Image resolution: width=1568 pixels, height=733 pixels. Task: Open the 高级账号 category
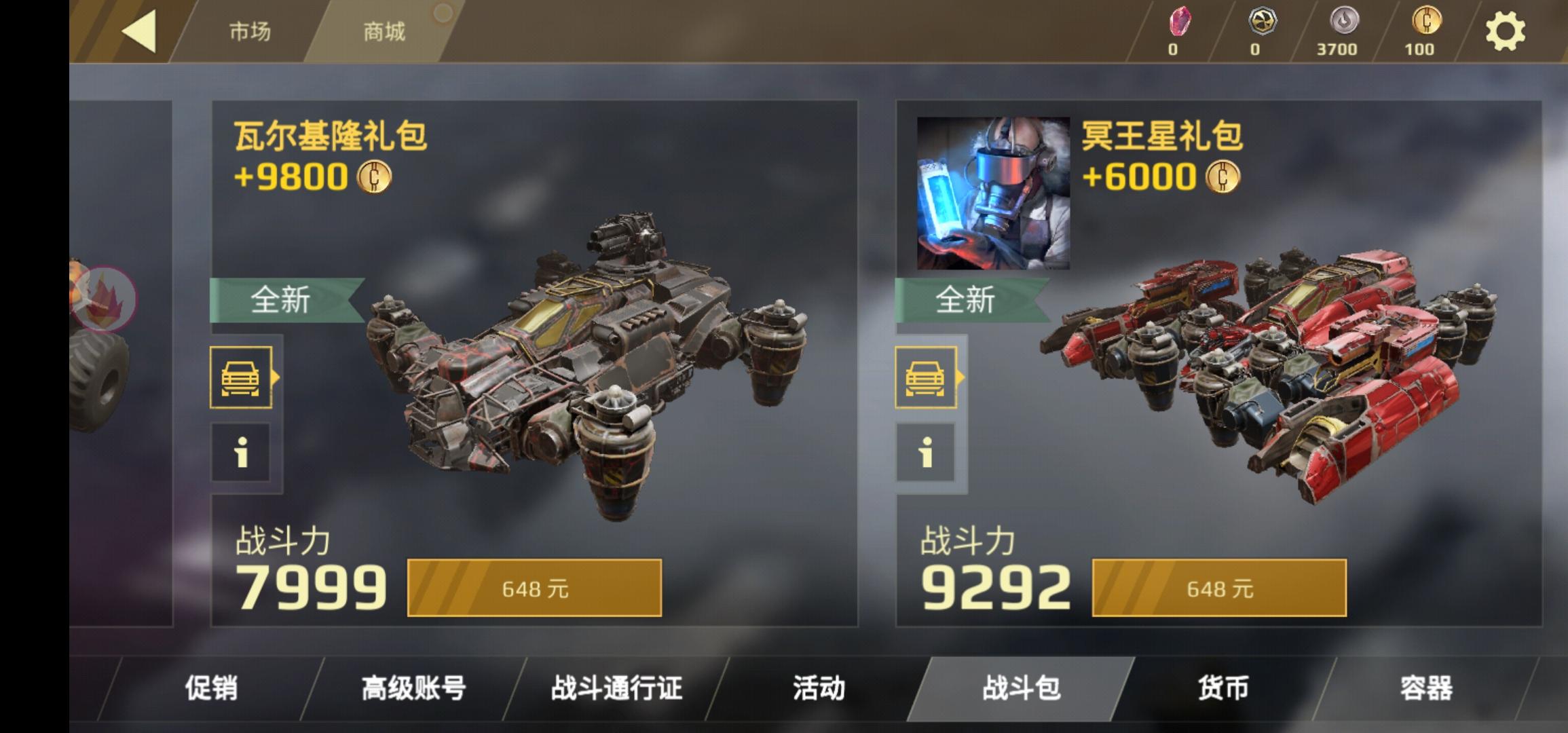pyautogui.click(x=413, y=688)
